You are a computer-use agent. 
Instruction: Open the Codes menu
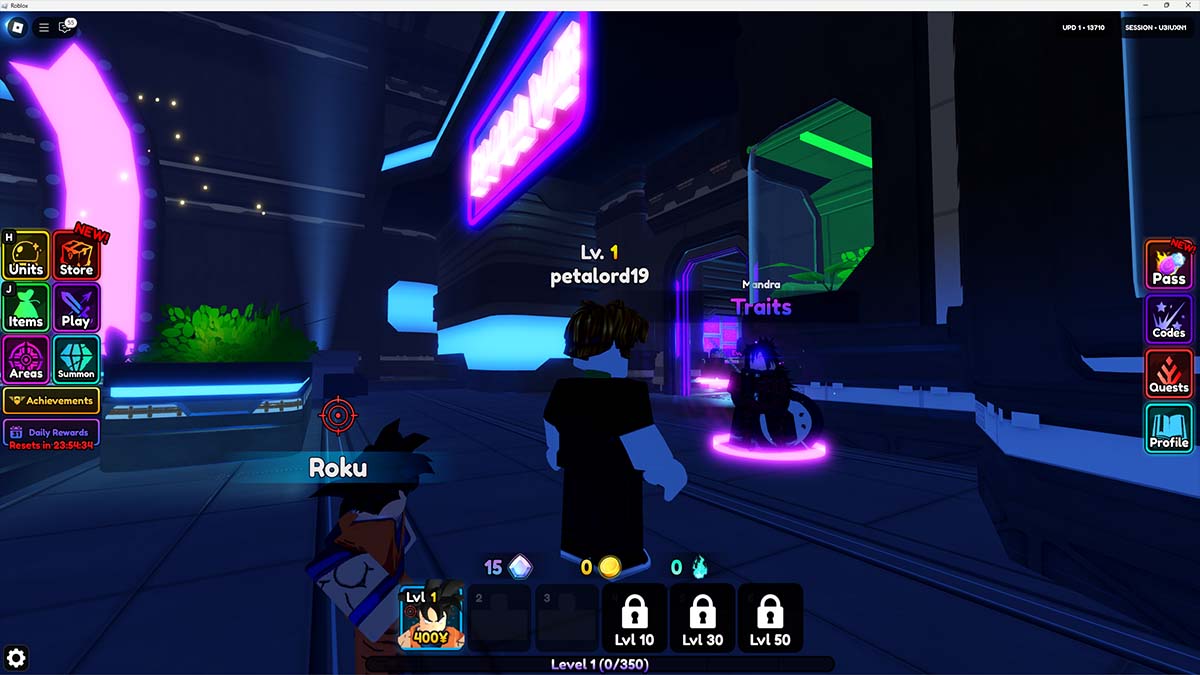click(1169, 320)
